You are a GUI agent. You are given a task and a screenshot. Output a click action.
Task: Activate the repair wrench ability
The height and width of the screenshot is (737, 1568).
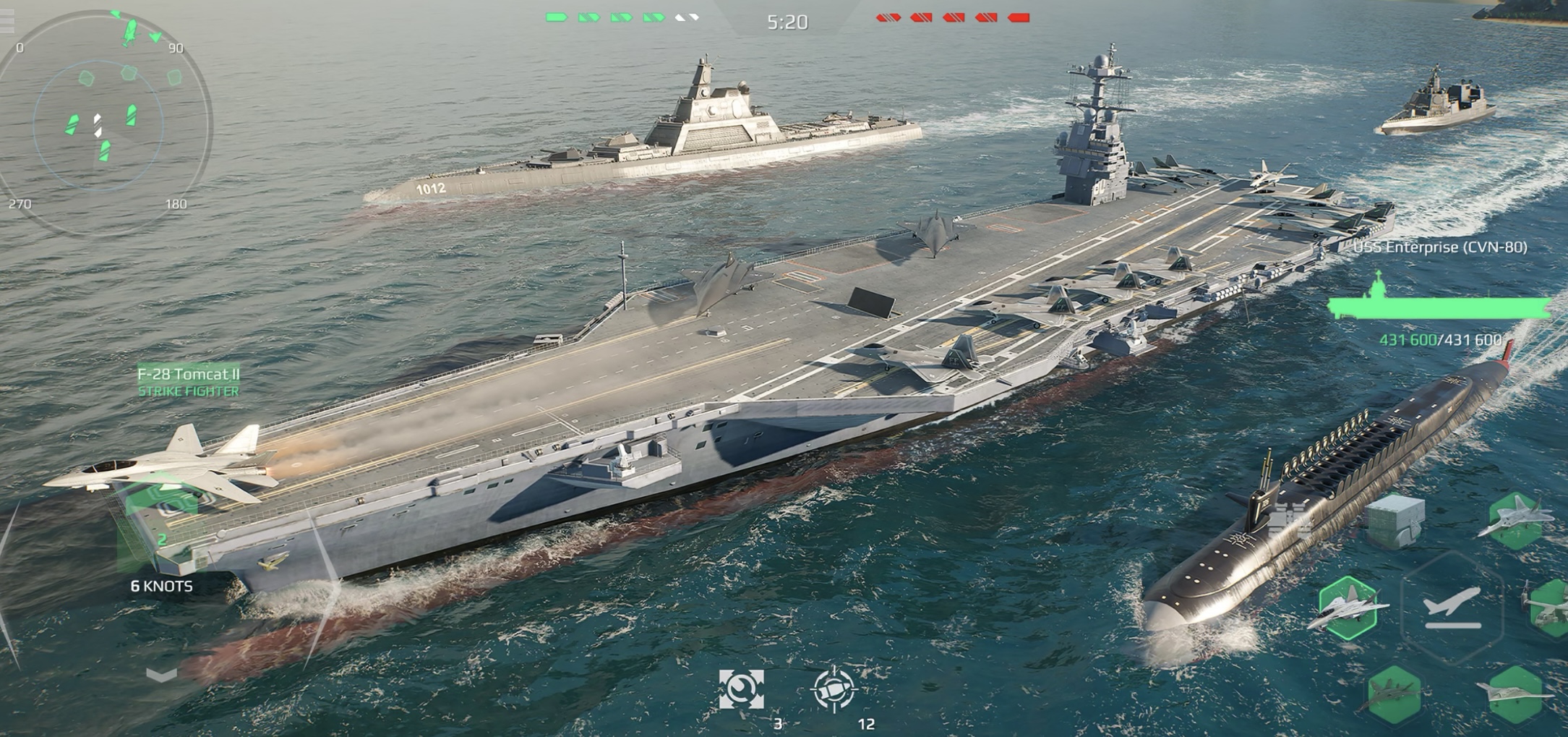tap(741, 689)
